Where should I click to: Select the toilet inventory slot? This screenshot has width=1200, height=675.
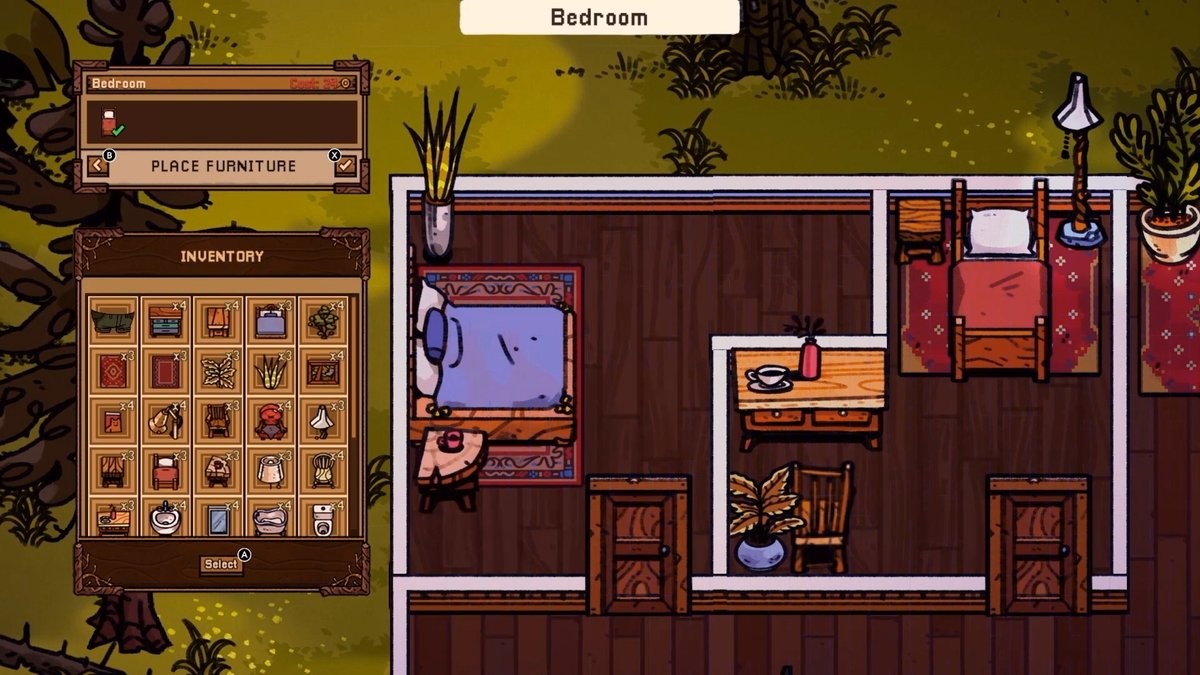point(322,517)
